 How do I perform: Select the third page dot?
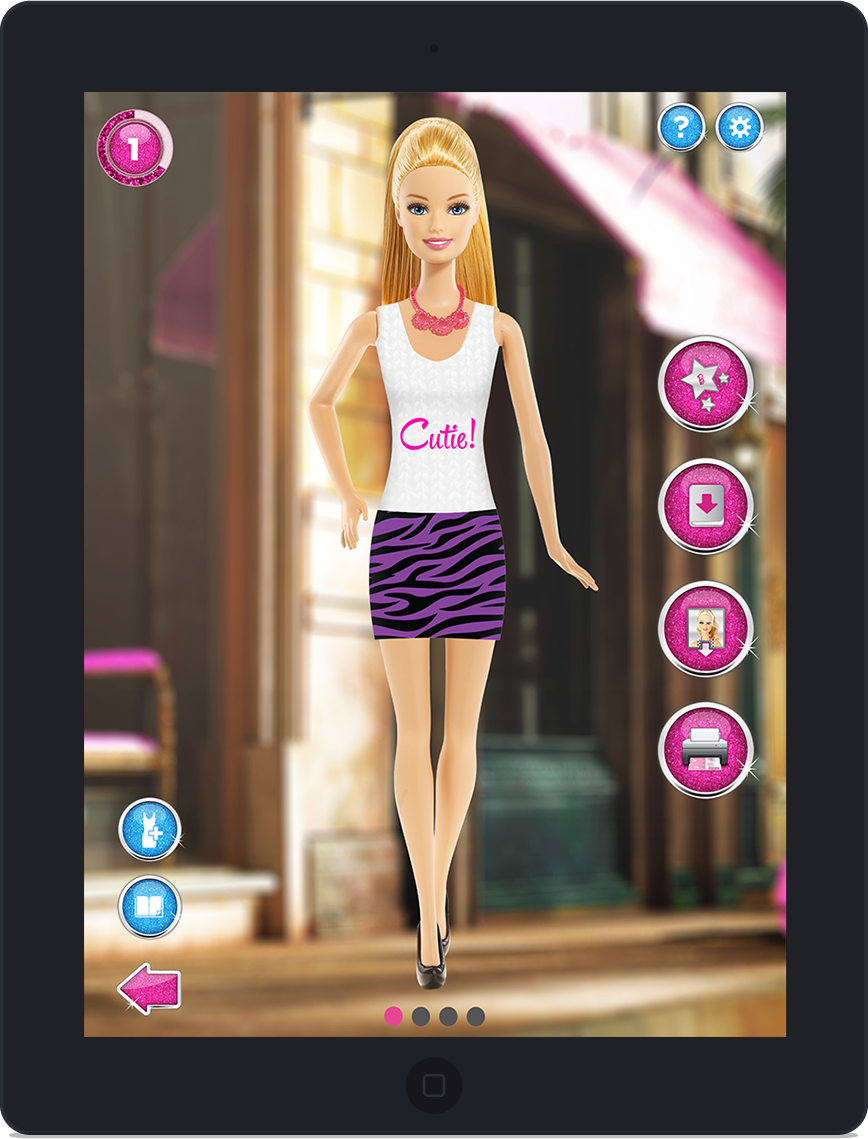448,1016
